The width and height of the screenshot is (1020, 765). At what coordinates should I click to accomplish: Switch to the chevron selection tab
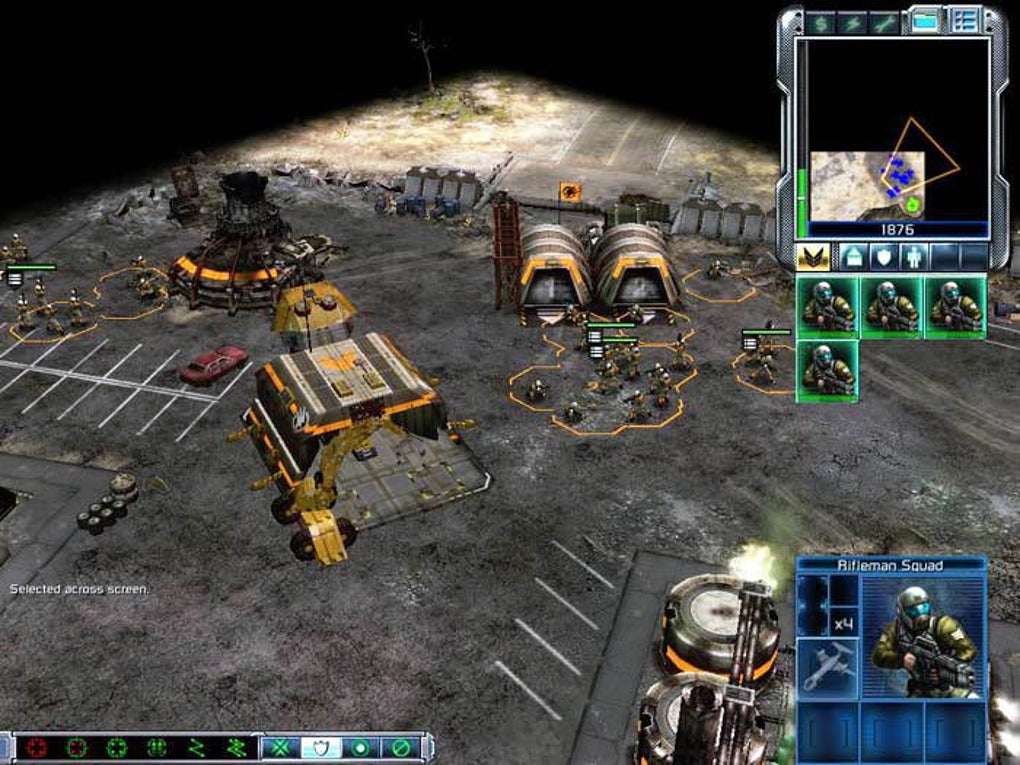pyautogui.click(x=812, y=257)
